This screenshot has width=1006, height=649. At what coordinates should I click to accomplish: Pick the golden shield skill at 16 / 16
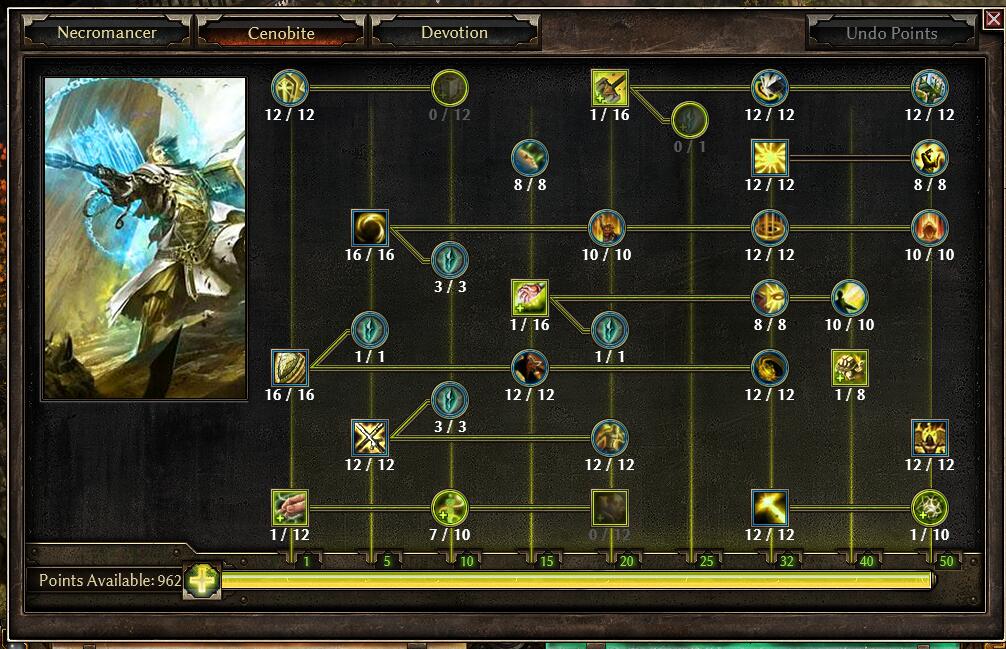point(290,368)
